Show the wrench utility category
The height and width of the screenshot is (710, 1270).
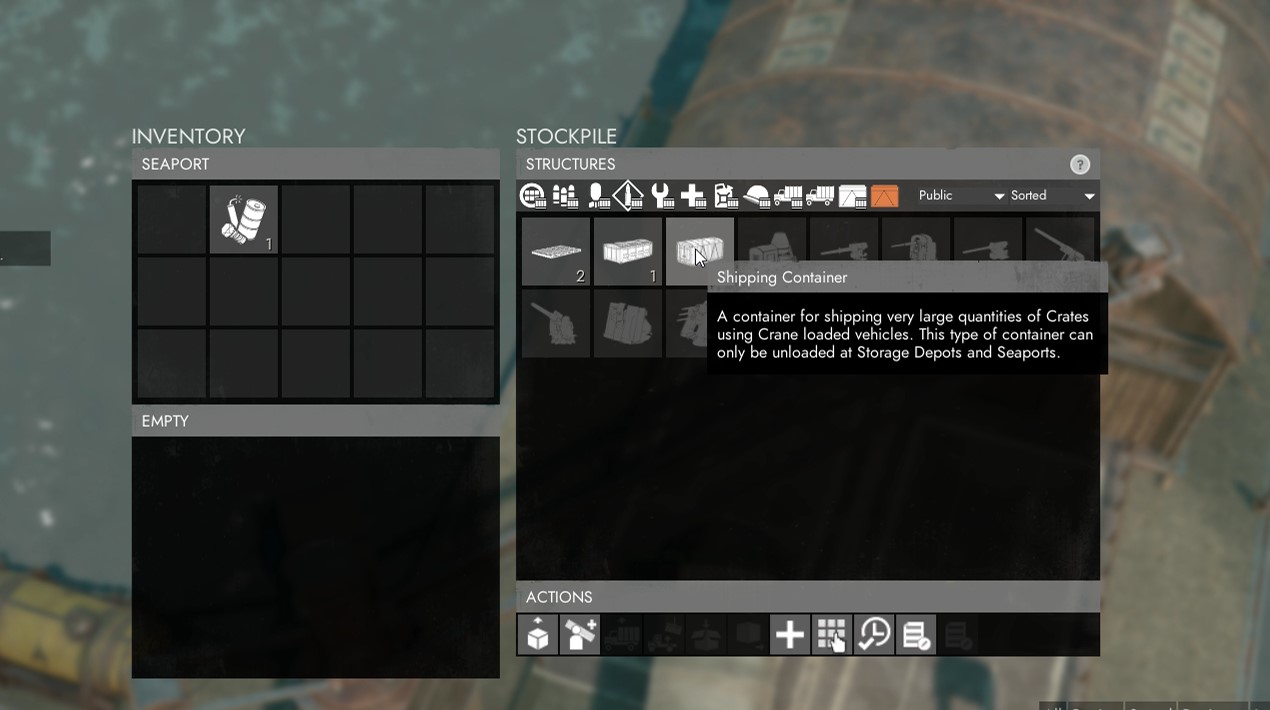661,196
